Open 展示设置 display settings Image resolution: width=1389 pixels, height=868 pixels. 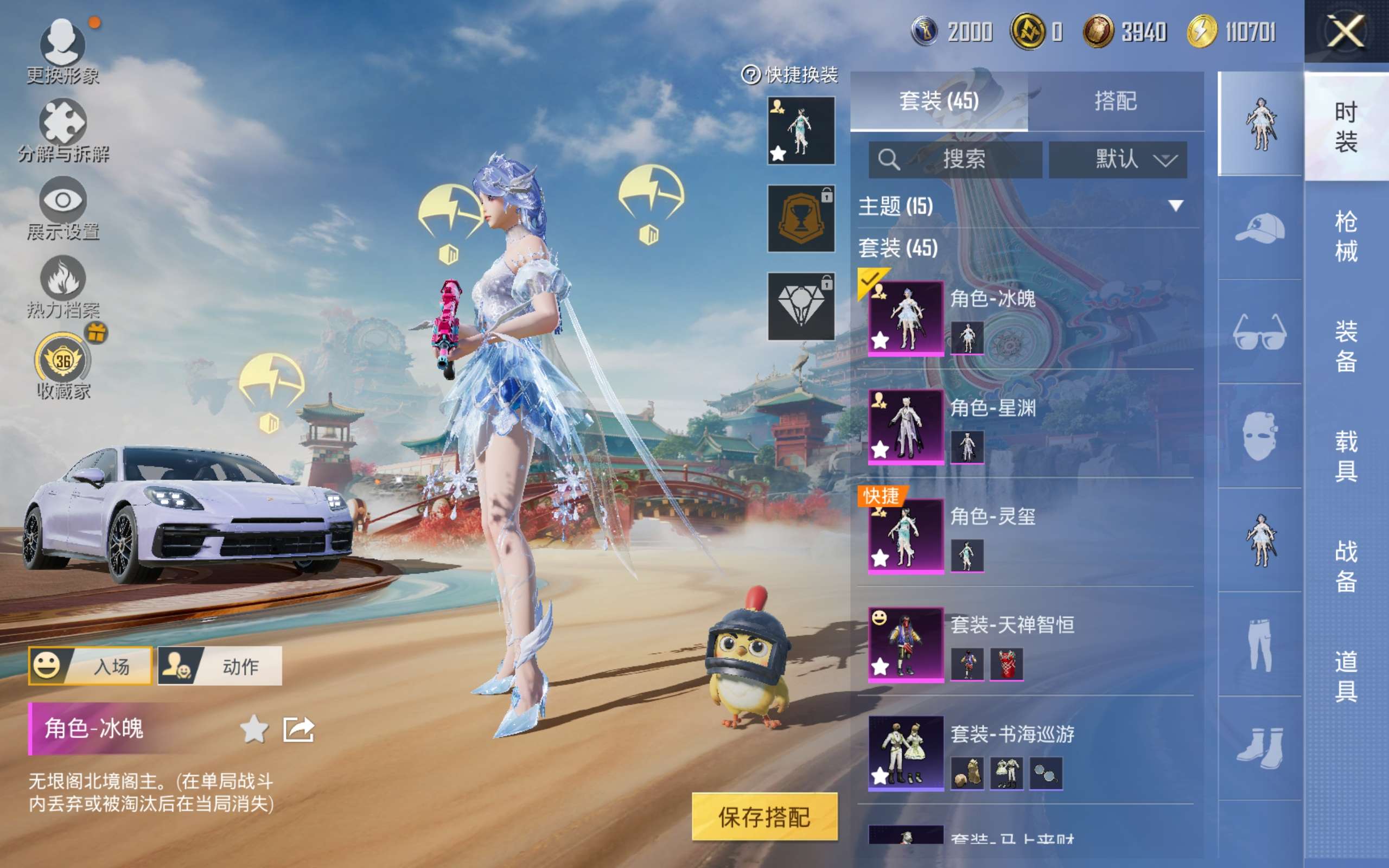(x=62, y=207)
